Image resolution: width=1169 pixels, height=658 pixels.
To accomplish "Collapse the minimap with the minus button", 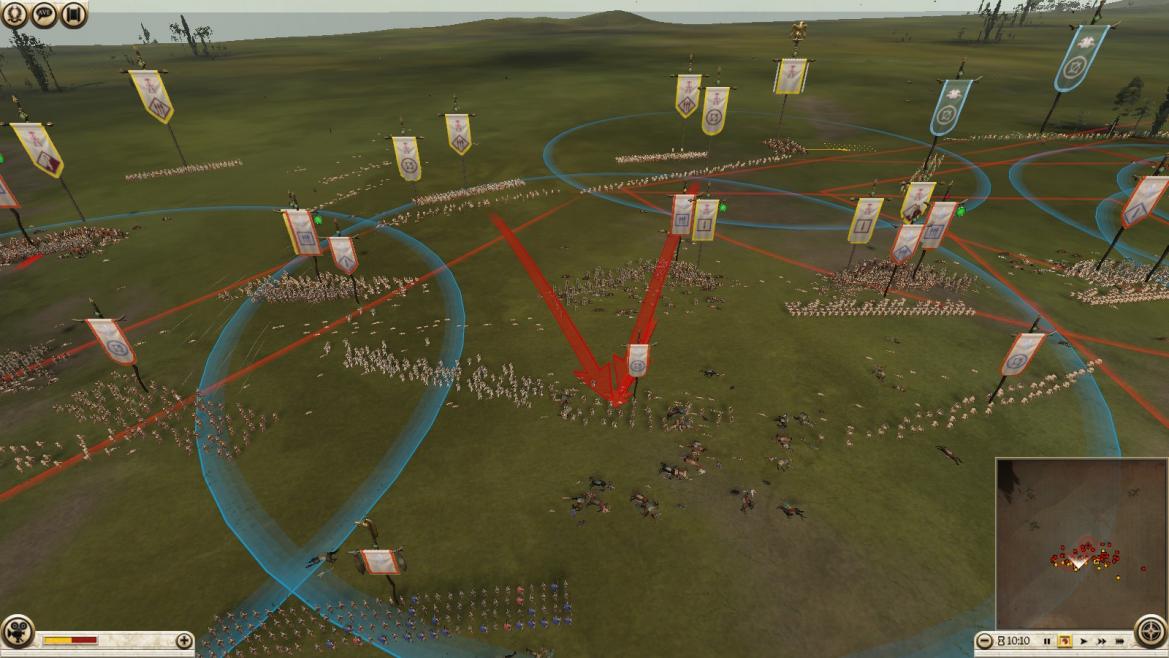I will (x=985, y=641).
